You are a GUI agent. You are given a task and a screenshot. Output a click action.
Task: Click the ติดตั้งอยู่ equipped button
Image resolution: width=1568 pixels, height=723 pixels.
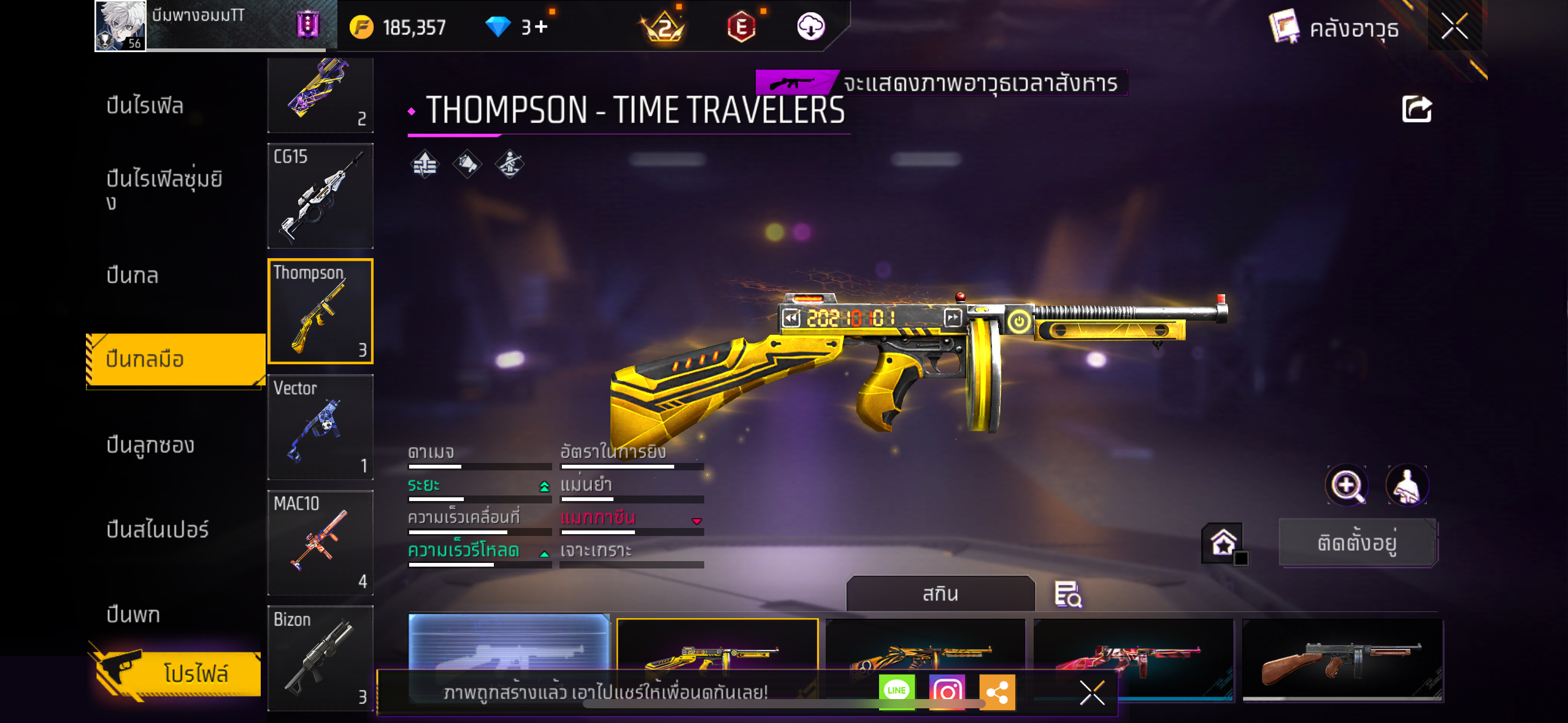click(x=1358, y=543)
